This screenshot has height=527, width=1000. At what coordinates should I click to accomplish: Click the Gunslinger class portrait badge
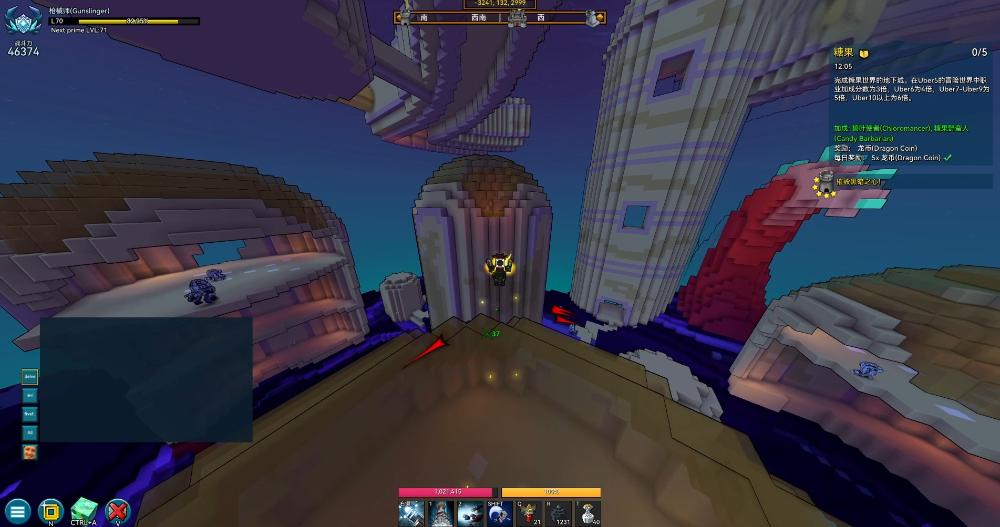pos(22,22)
